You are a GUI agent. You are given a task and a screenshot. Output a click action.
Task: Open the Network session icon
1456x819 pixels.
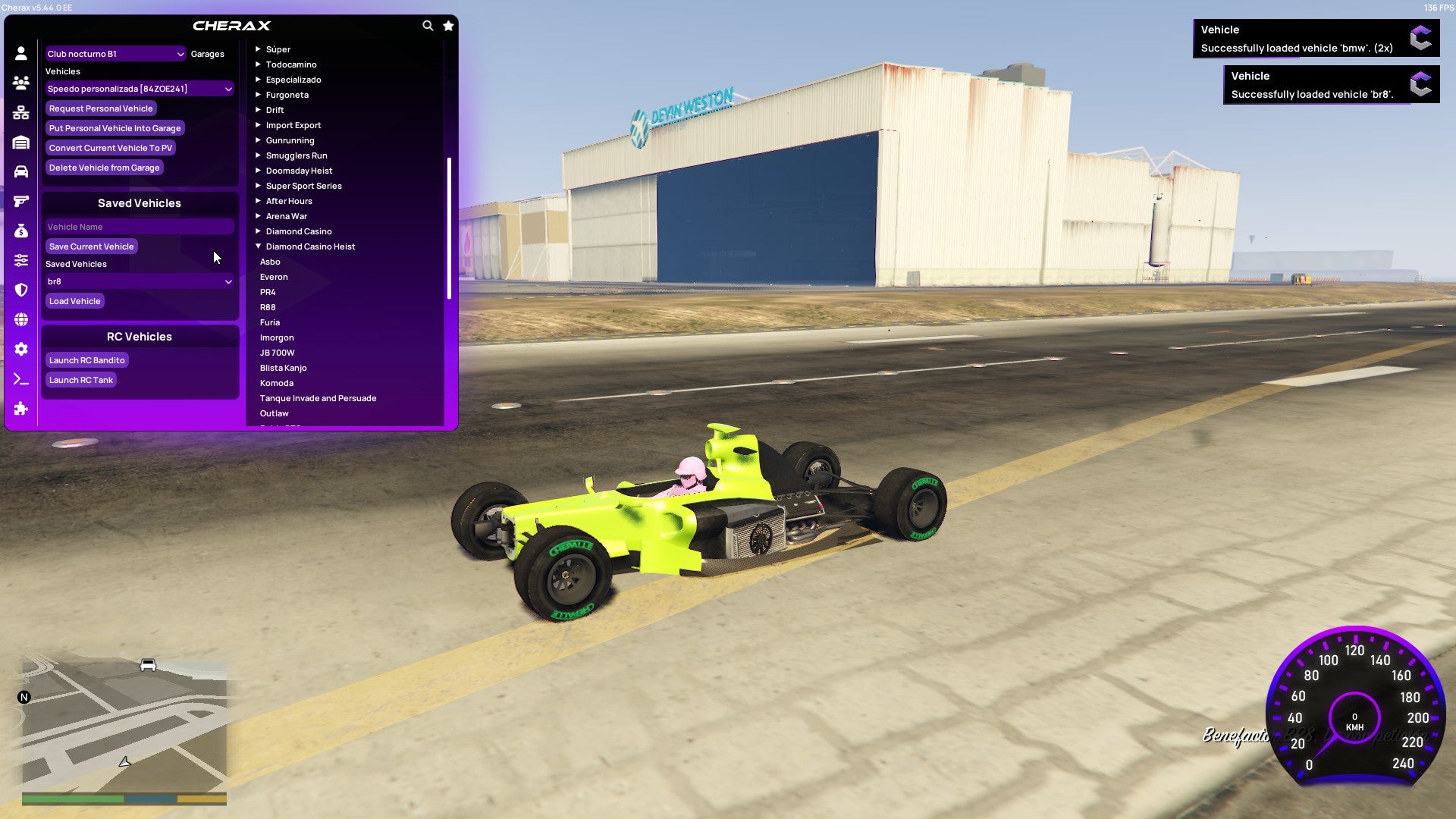(20, 112)
